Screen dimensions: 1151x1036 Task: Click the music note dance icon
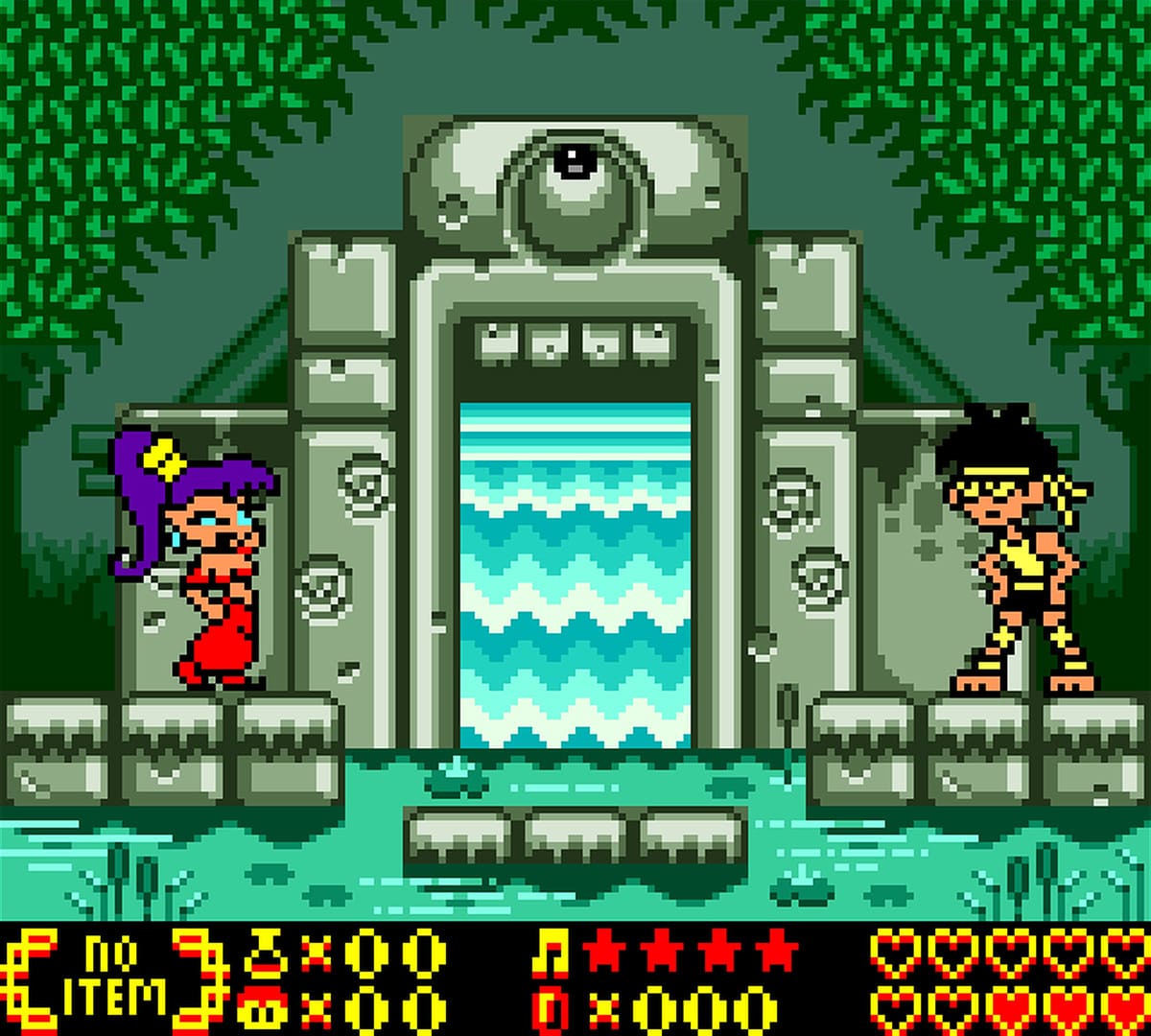[550, 953]
